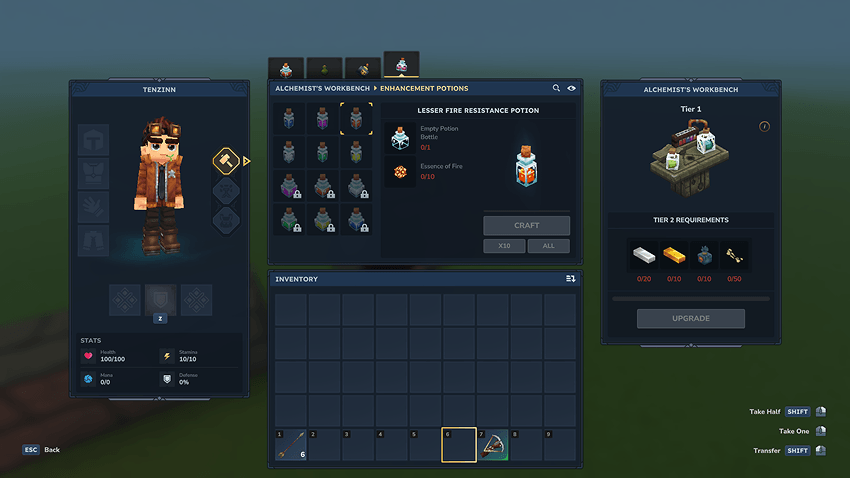Choose the highlighted orange potion recipe

tap(357, 118)
